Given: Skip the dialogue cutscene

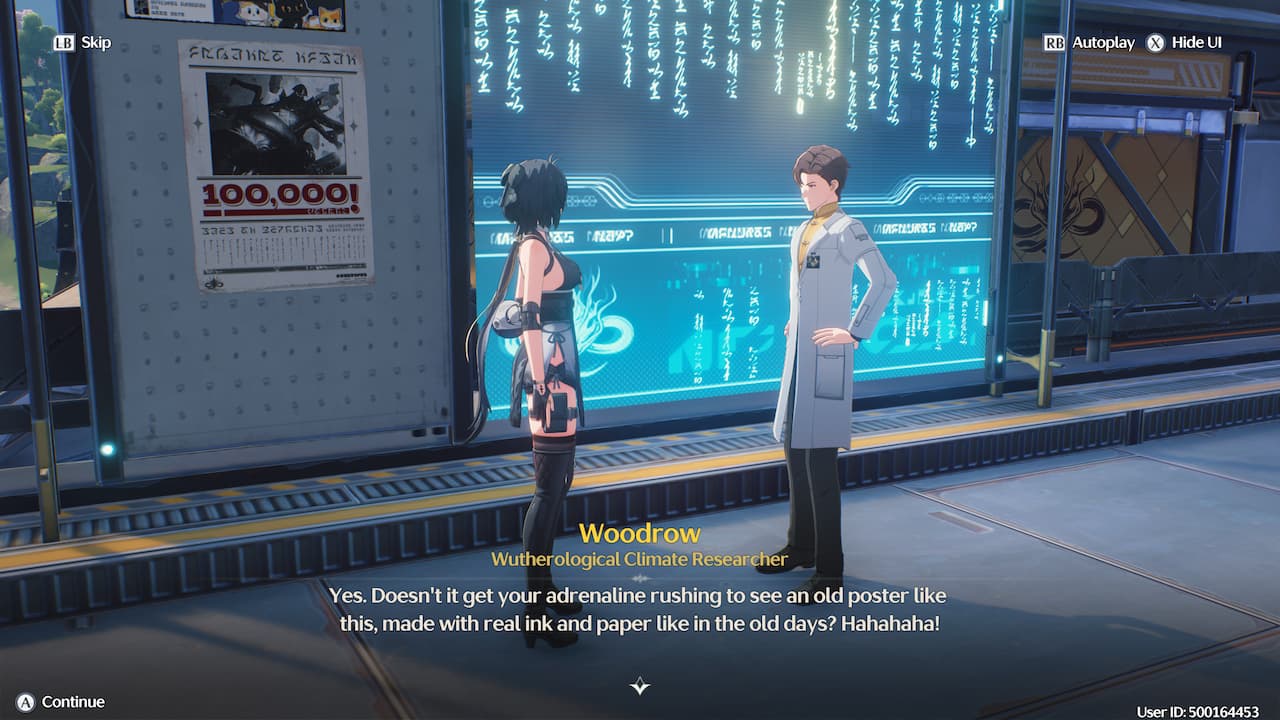Looking at the screenshot, I should [83, 43].
